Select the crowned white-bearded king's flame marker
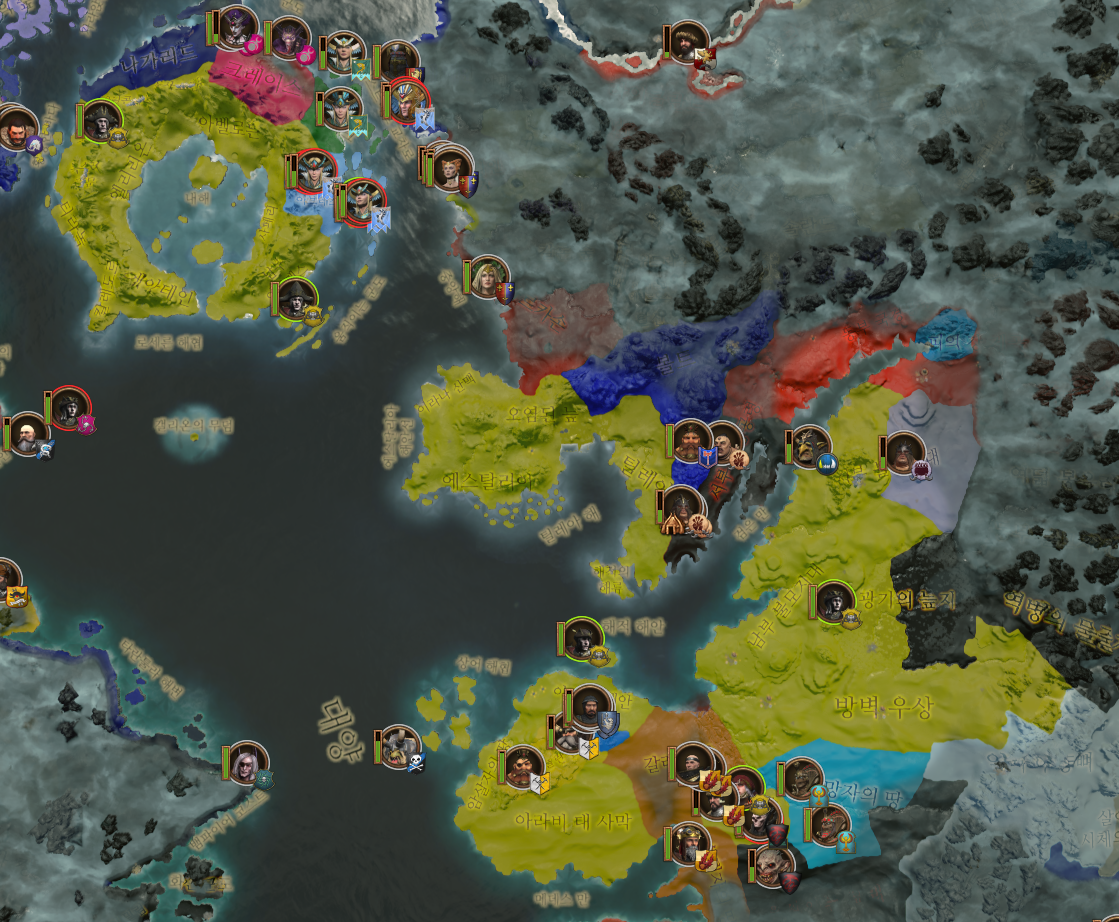Screen dimensions: 1119x922 point(689,843)
